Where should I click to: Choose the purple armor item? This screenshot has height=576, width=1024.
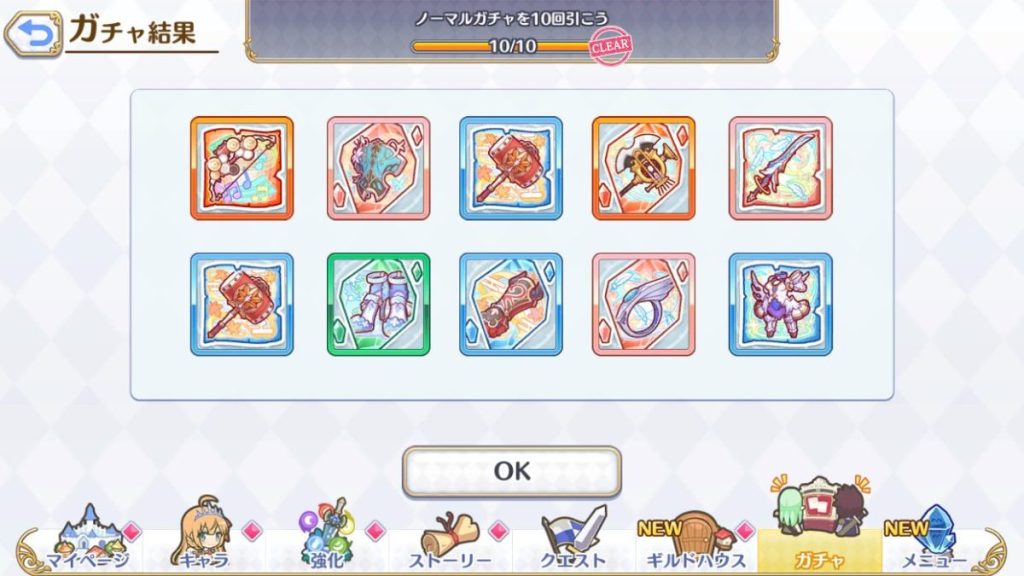point(780,304)
